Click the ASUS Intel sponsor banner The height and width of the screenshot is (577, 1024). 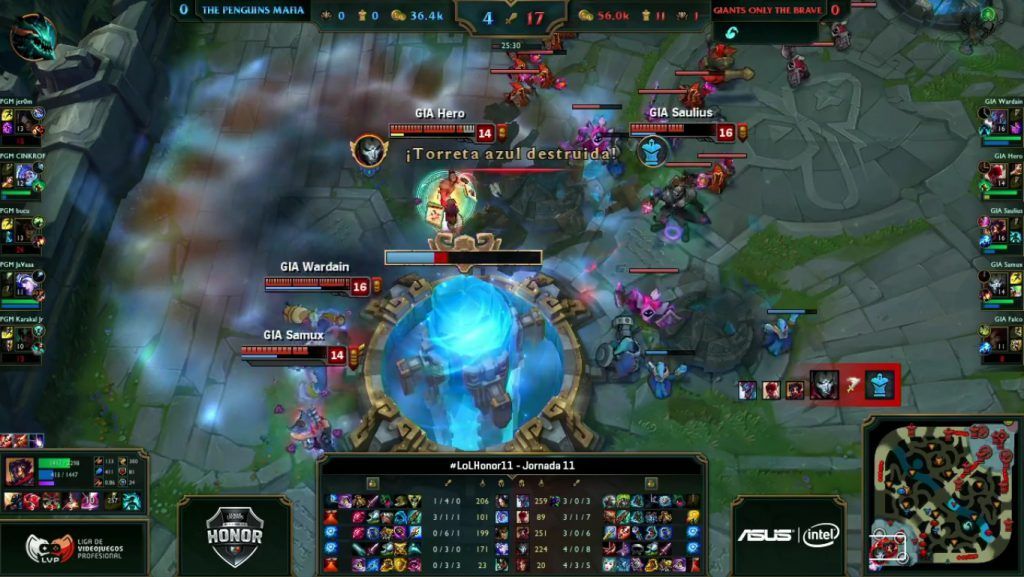(x=788, y=535)
